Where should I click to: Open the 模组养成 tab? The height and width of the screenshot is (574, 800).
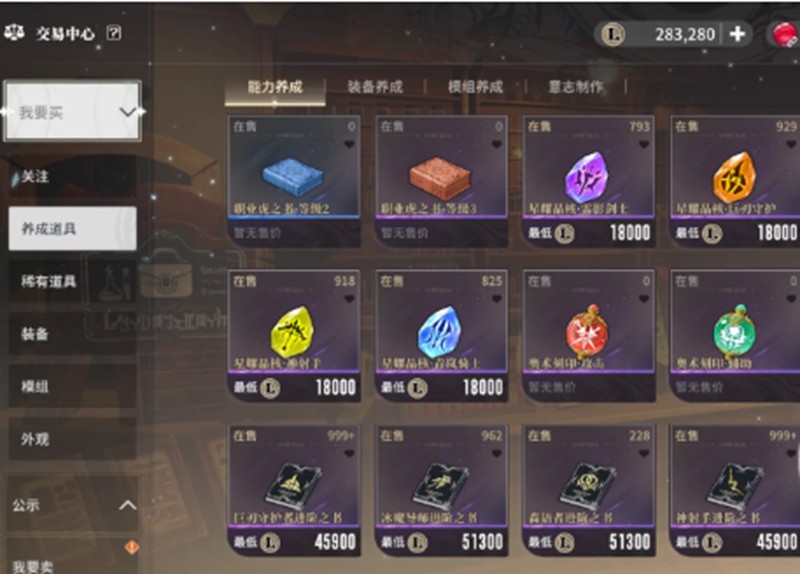pyautogui.click(x=475, y=87)
